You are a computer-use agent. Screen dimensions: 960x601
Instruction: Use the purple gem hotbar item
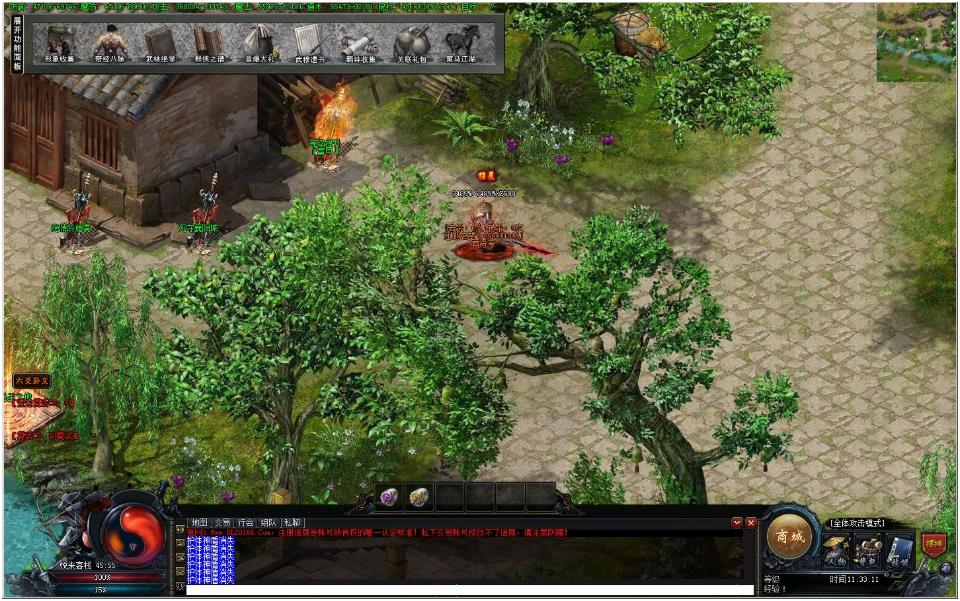click(x=389, y=496)
